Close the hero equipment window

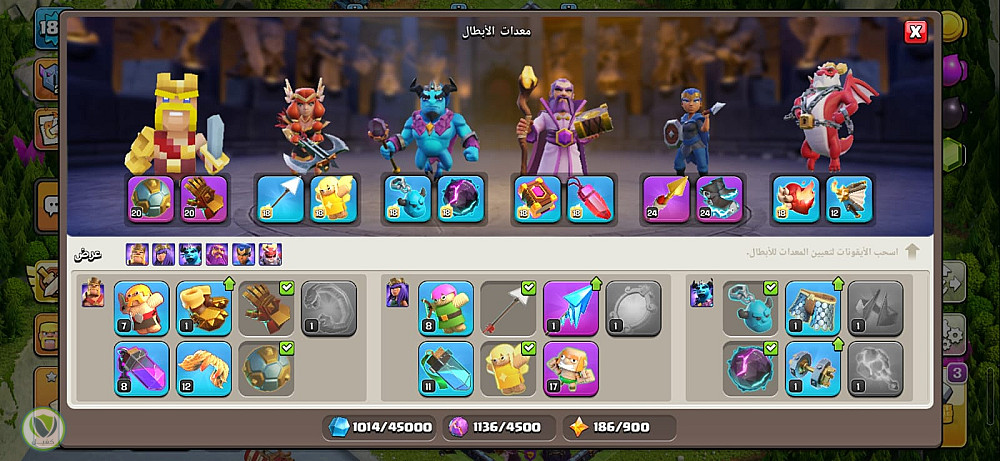point(914,33)
